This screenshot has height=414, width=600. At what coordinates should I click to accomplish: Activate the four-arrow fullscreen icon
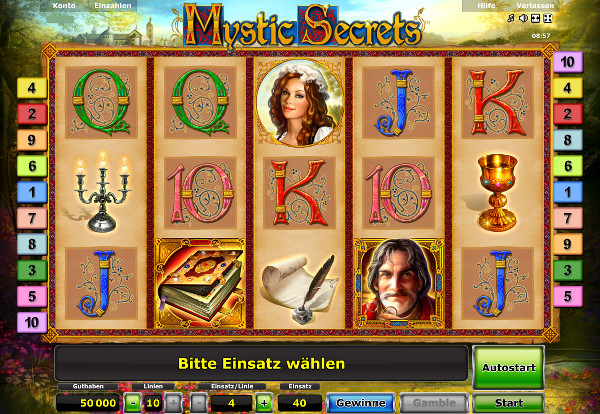547,19
